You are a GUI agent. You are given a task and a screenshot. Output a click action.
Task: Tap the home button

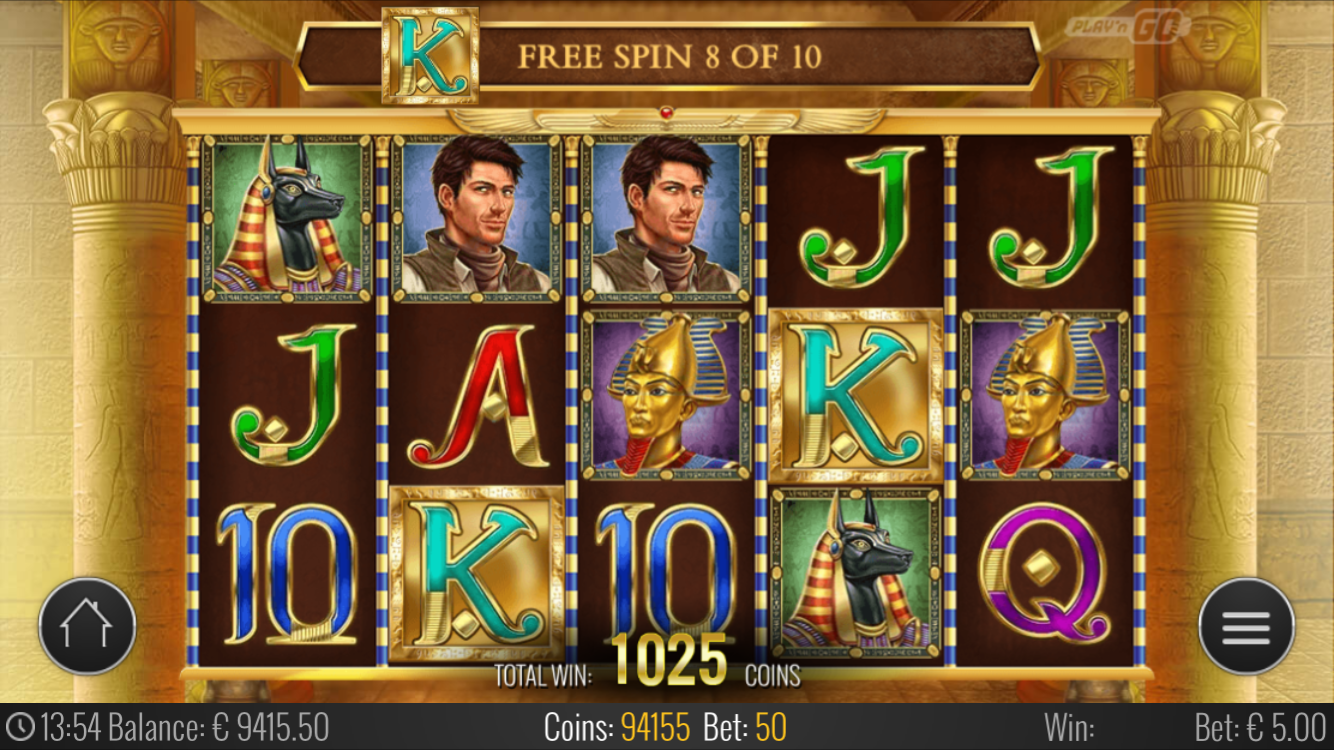[x=87, y=626]
